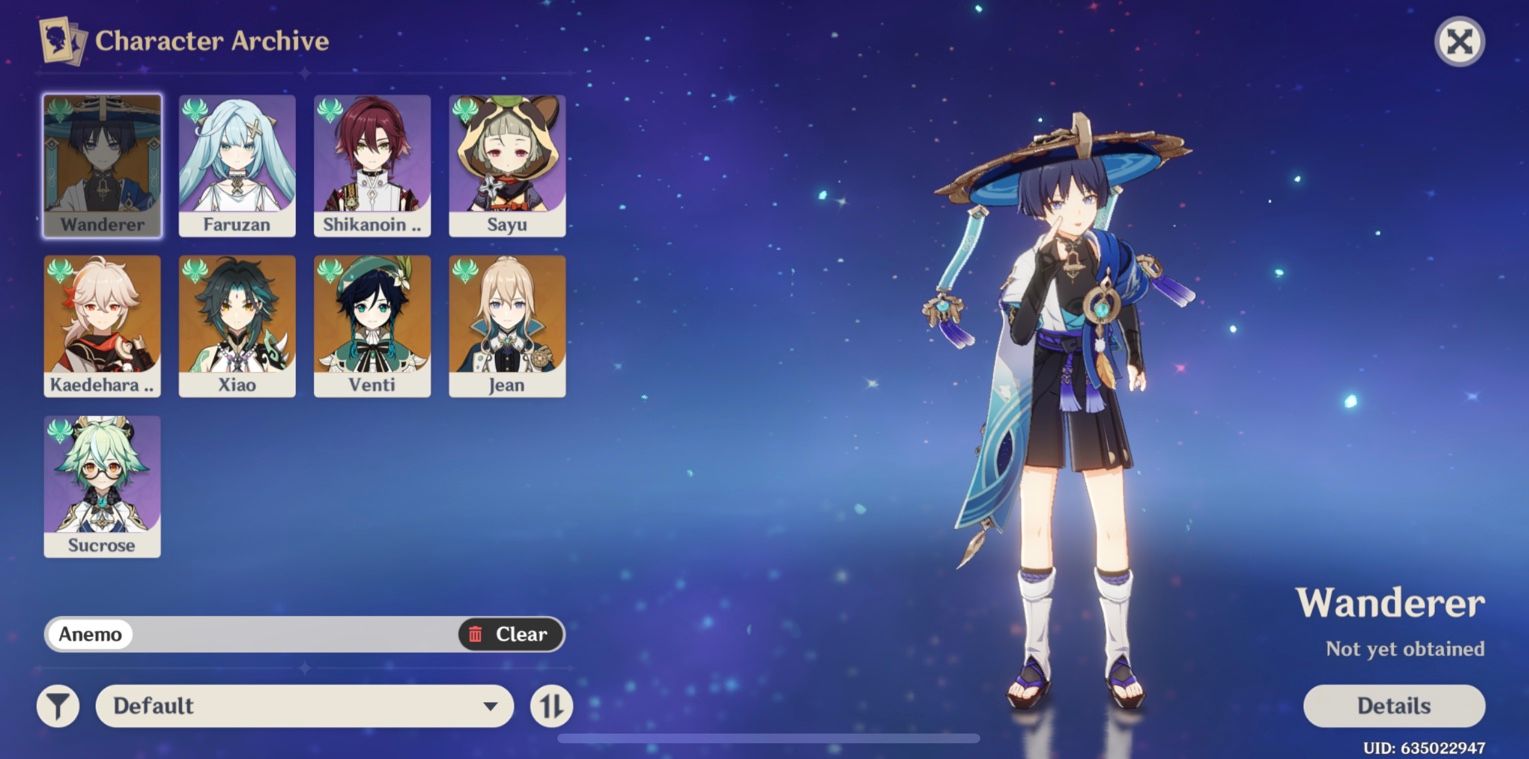Select the Shikanoin character entry
The width and height of the screenshot is (1529, 759).
click(372, 165)
